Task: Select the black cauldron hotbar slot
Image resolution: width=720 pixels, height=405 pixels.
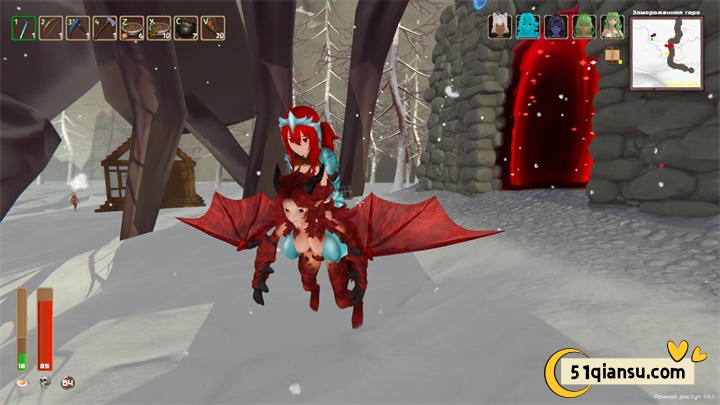Action: click(x=185, y=28)
